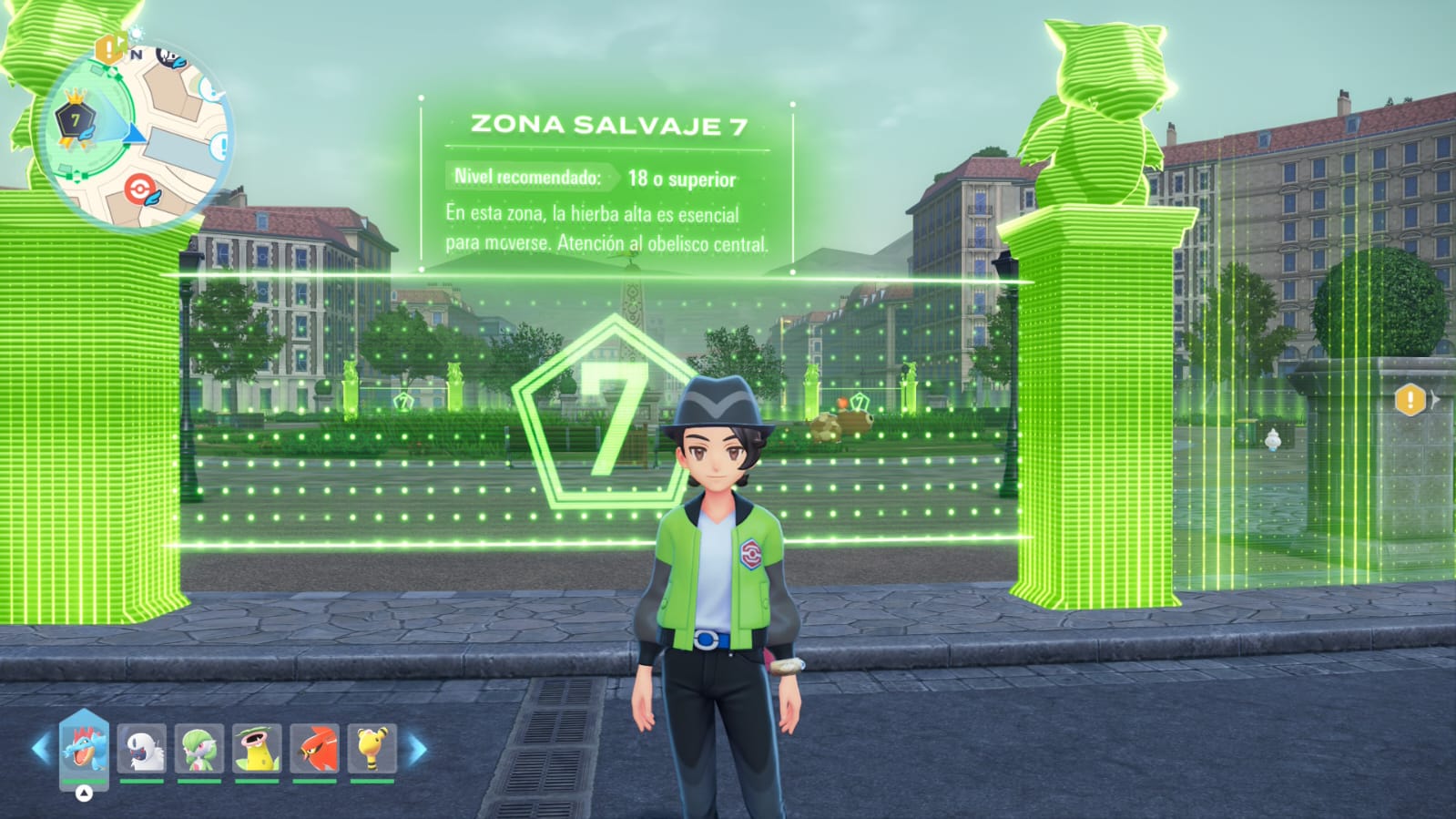1456x819 pixels.
Task: Click the orange quest marker atop minimap
Action: 111,47
